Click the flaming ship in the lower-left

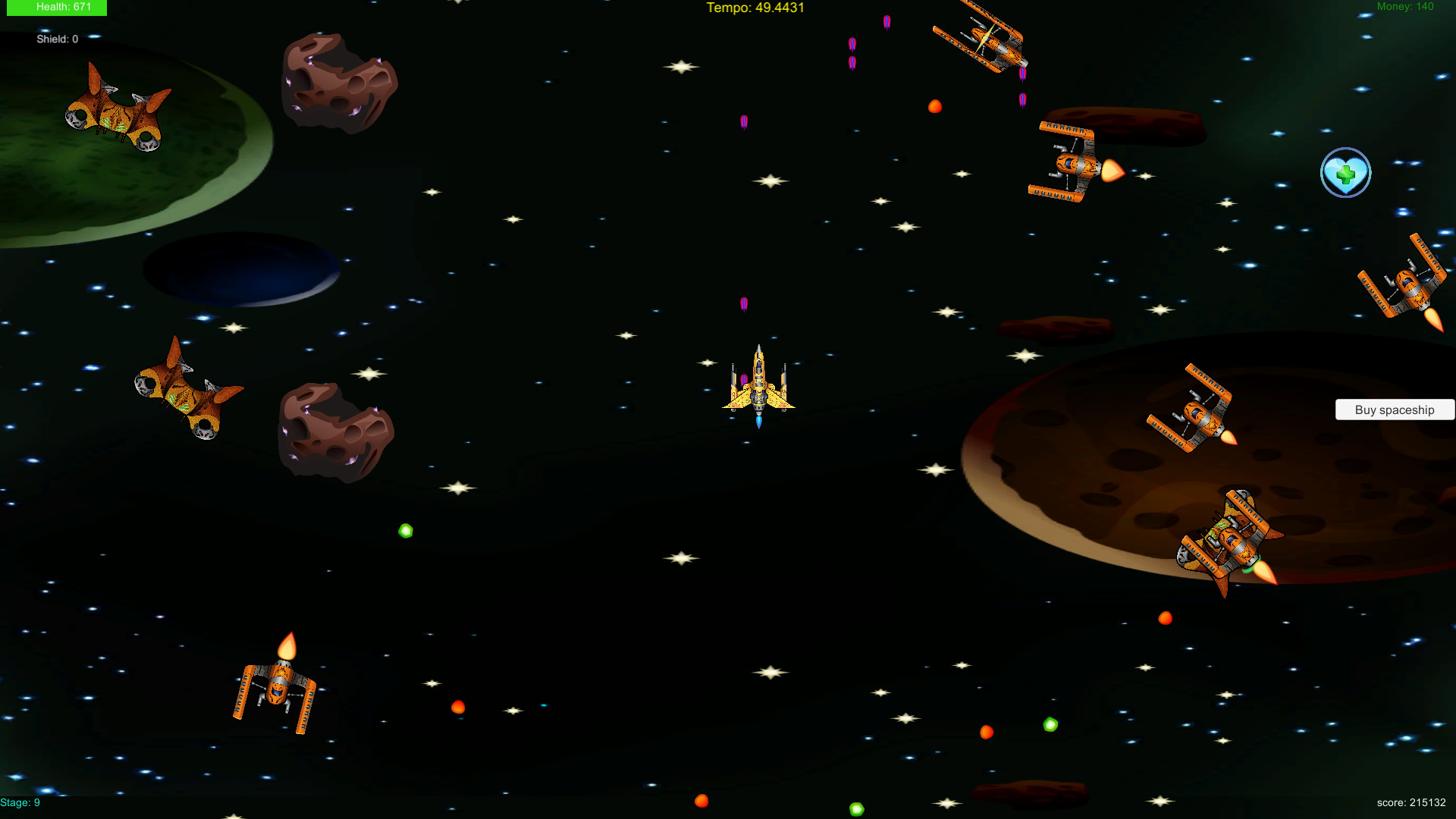(277, 682)
